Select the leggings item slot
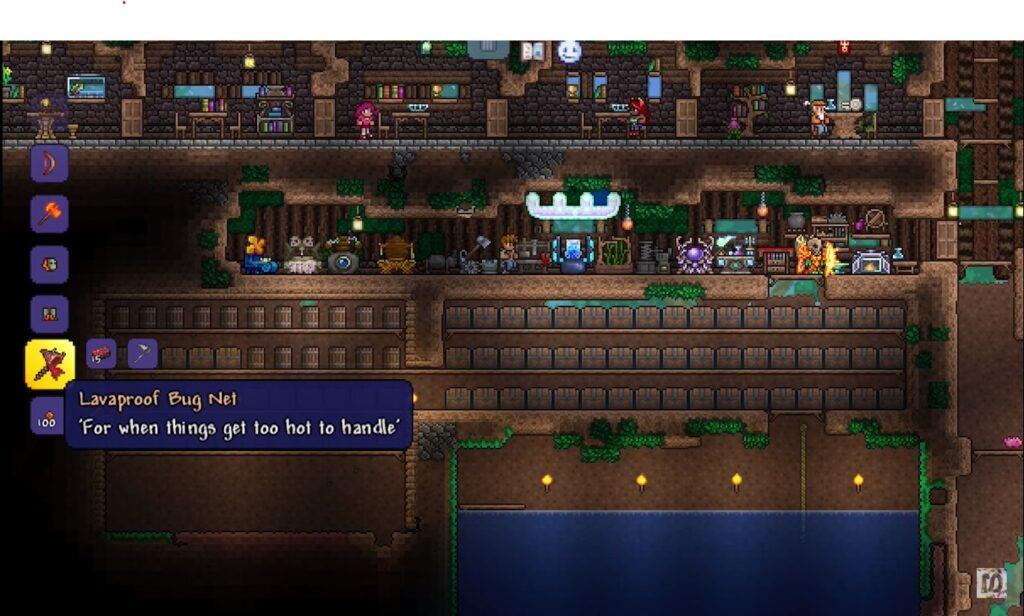This screenshot has height=616, width=1024. pos(49,314)
